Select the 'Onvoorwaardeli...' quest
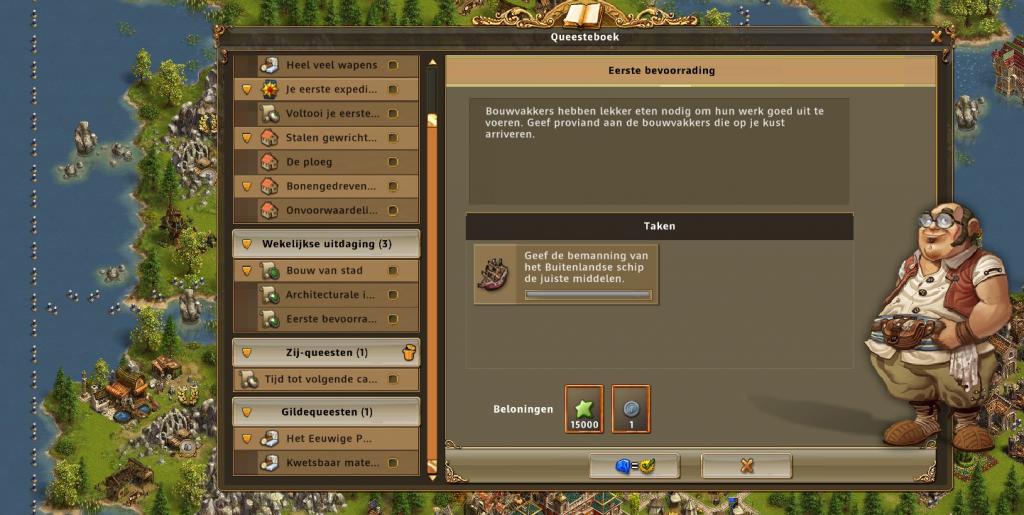 coord(331,210)
